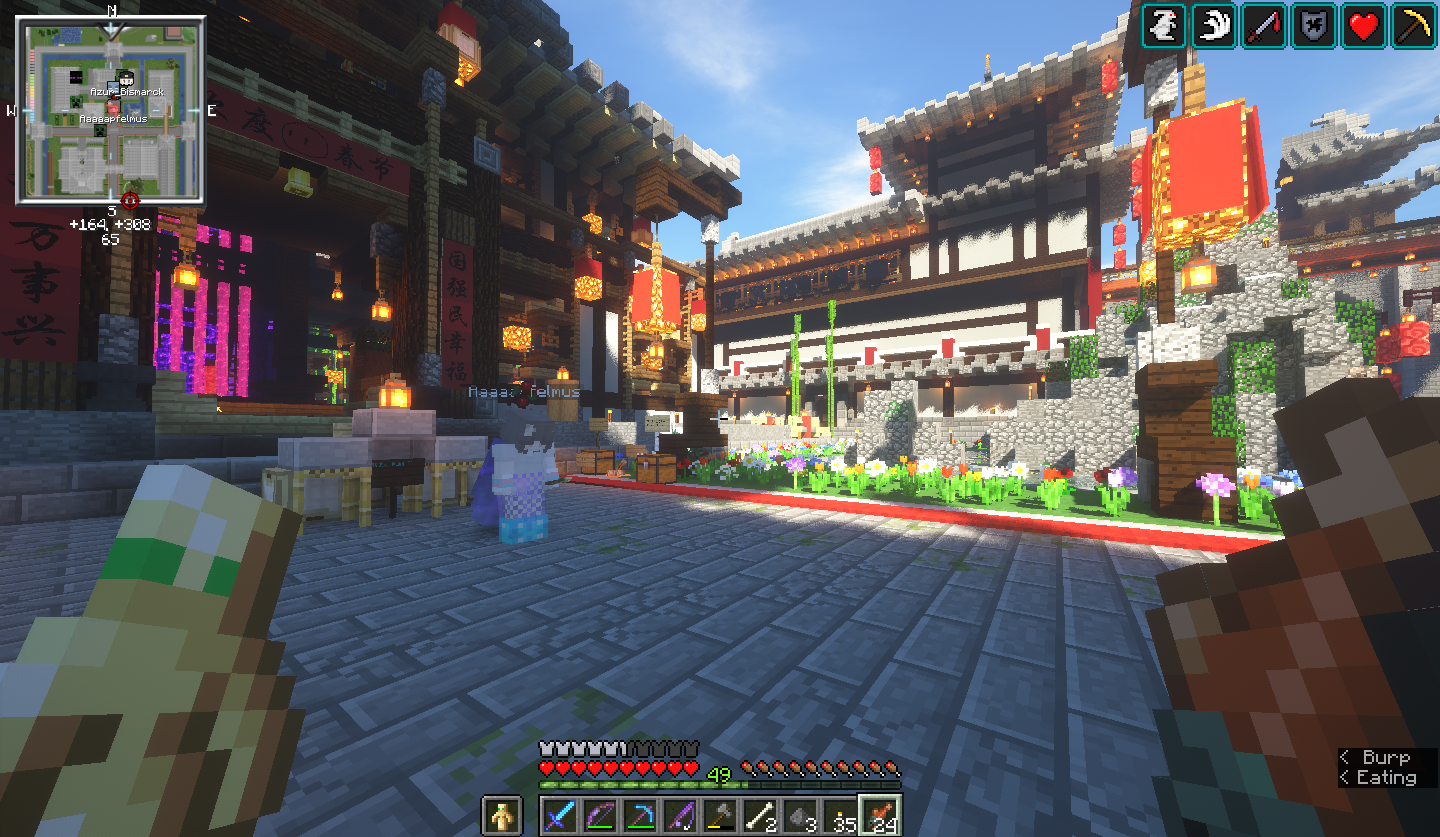
Task: Select the torch stack of 35
Action: [x=839, y=815]
